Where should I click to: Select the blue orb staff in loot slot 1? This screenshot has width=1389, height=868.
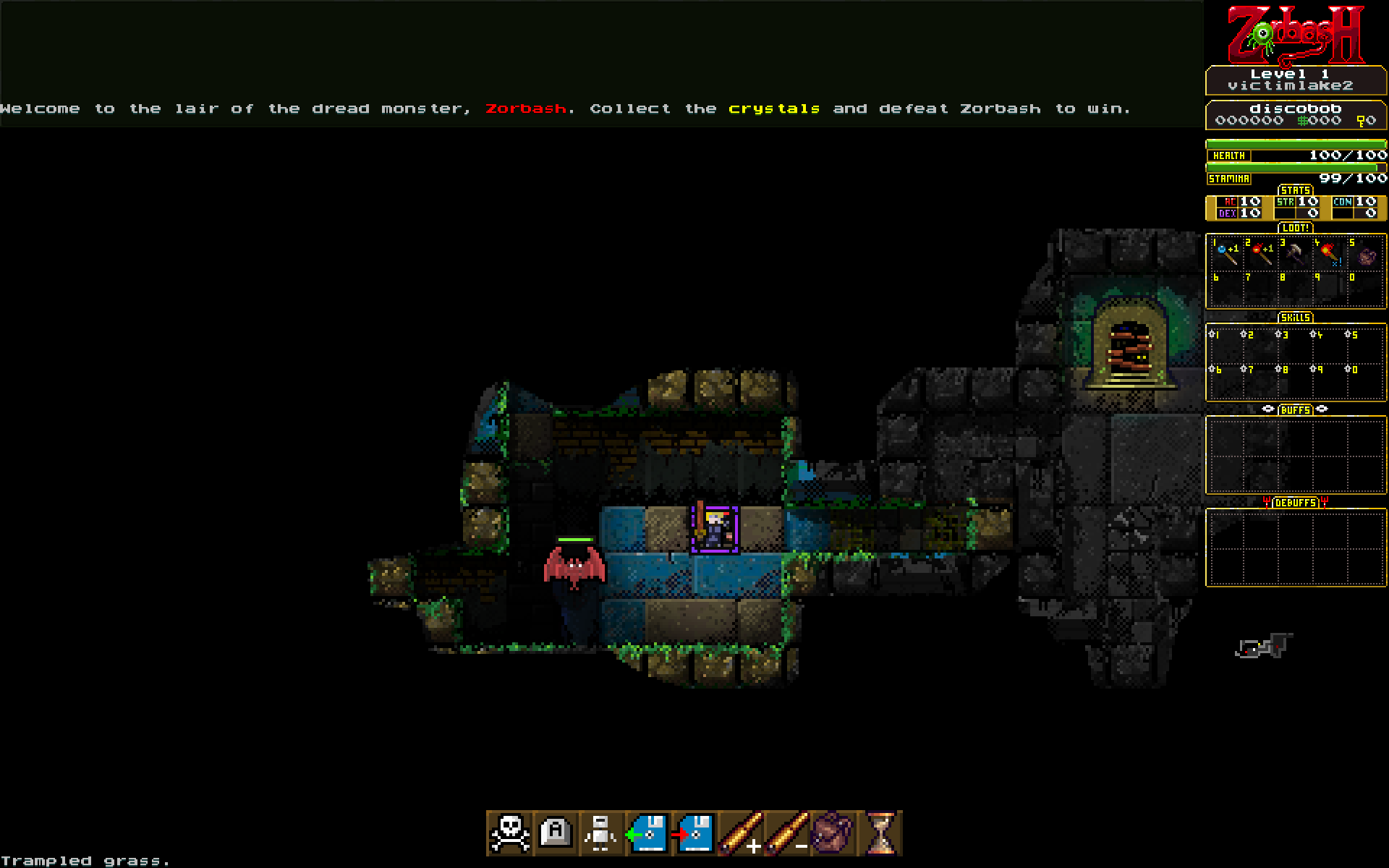1226,254
